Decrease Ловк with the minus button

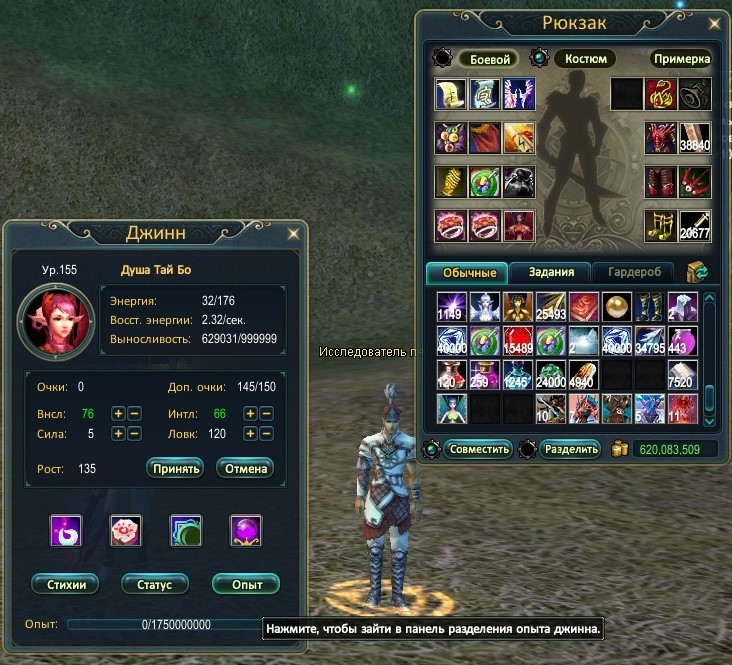click(265, 434)
